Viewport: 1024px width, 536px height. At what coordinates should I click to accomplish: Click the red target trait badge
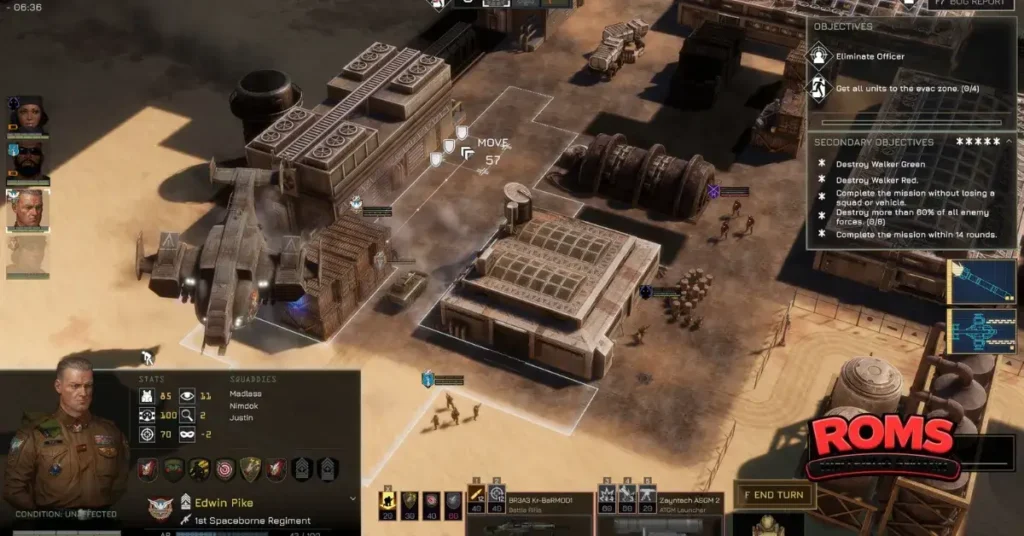coord(223,469)
